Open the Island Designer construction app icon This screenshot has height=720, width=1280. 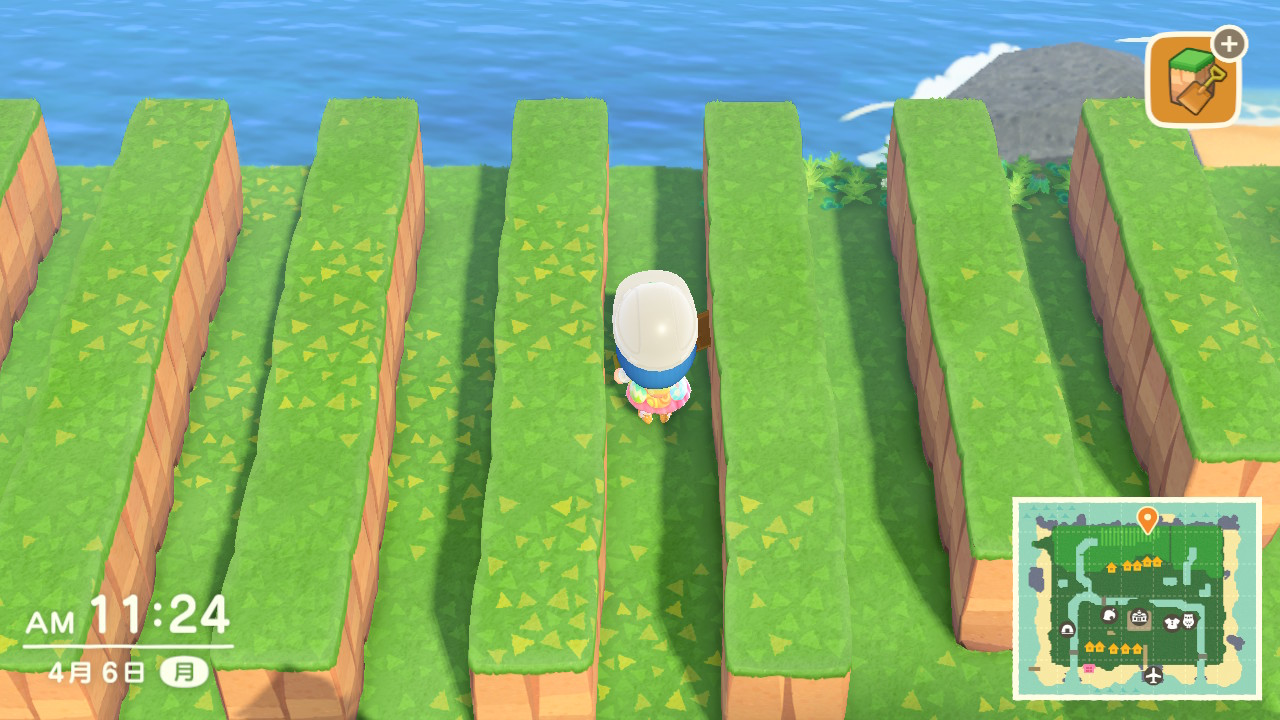coord(1193,81)
